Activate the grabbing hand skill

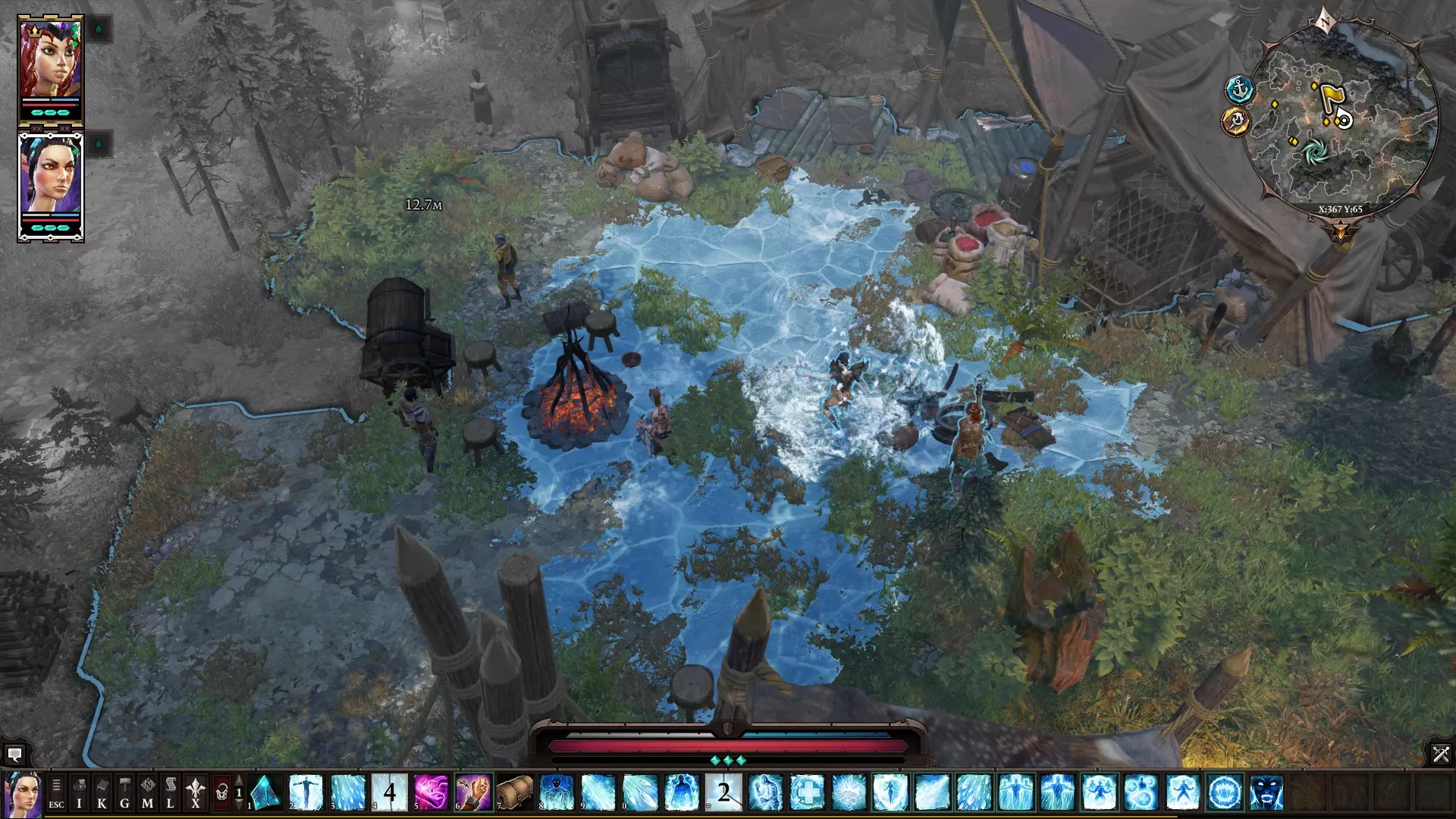[x=473, y=792]
